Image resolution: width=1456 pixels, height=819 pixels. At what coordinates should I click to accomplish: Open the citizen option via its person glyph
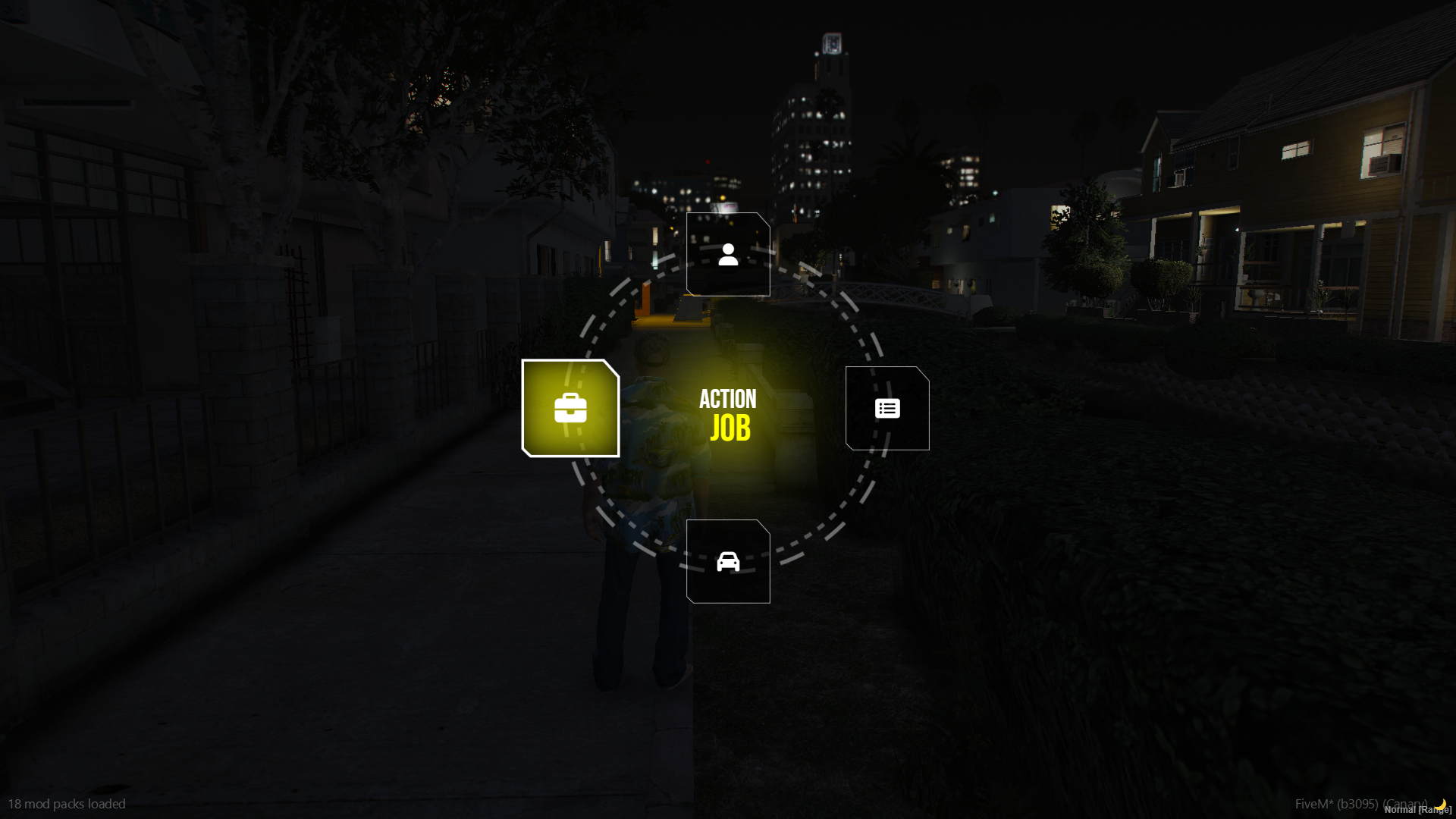tap(728, 253)
